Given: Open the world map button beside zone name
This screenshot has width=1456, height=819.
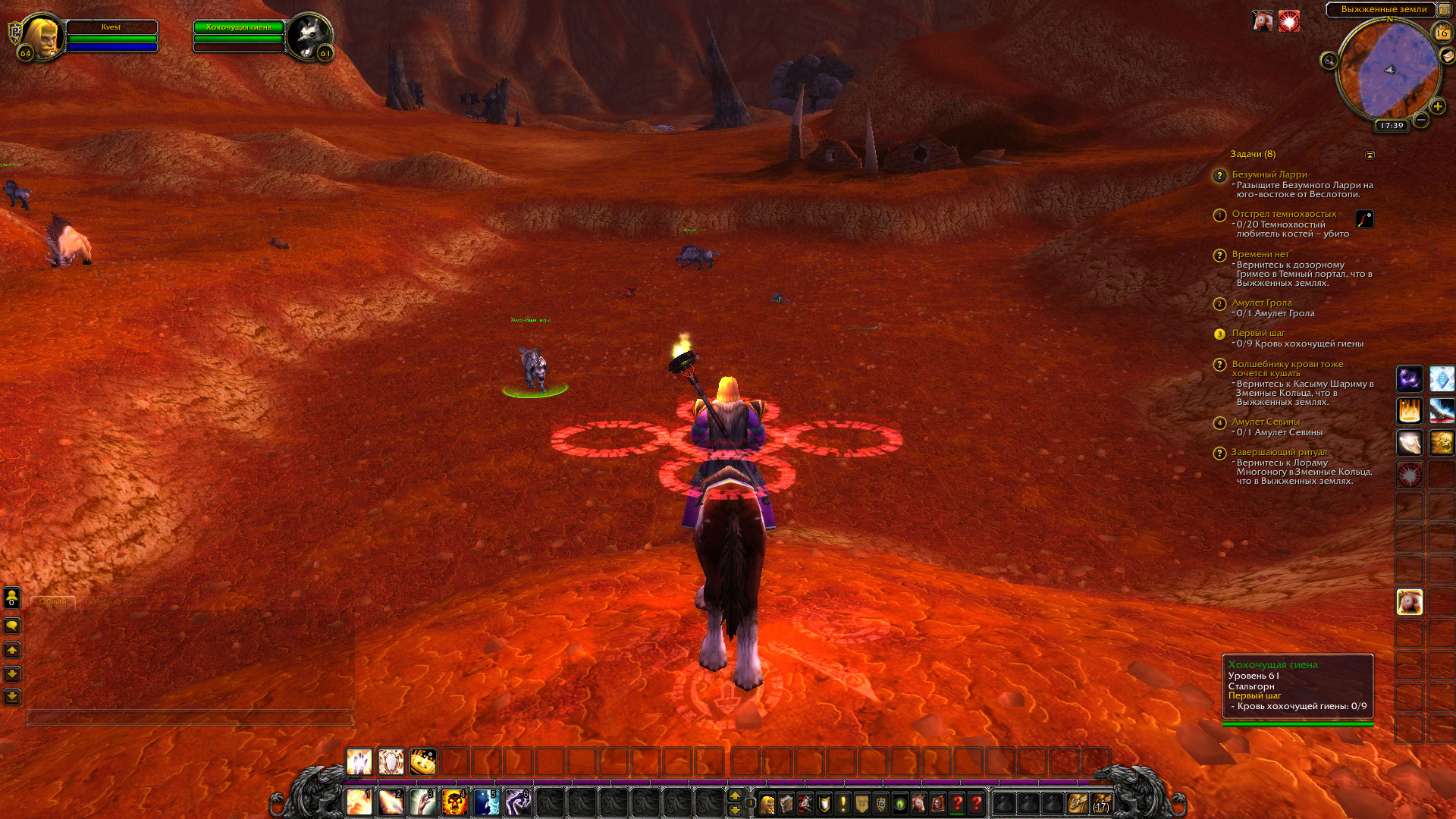Looking at the screenshot, I should click(x=1444, y=9).
